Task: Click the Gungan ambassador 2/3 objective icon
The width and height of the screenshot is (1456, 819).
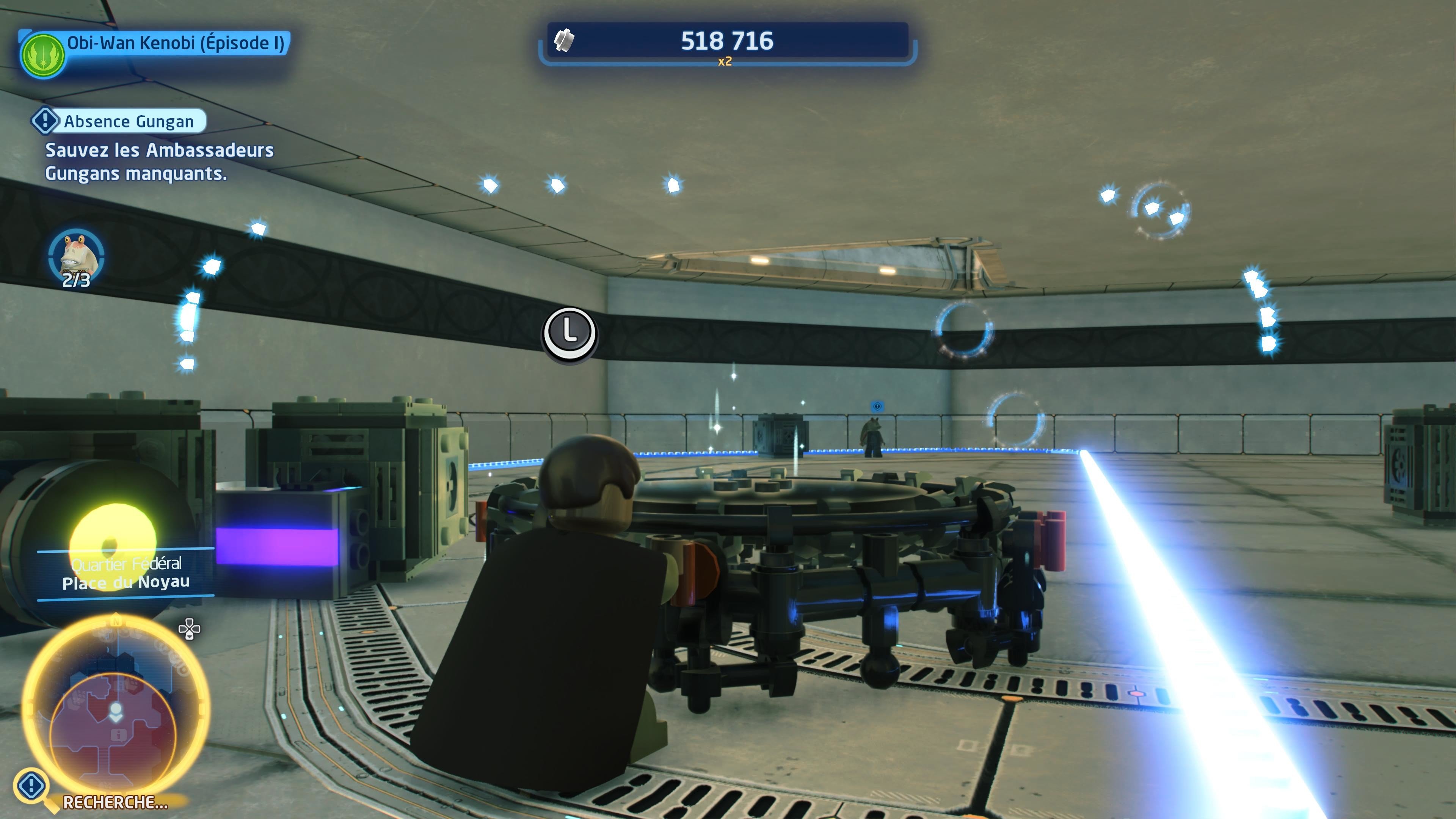Action: 76,257
